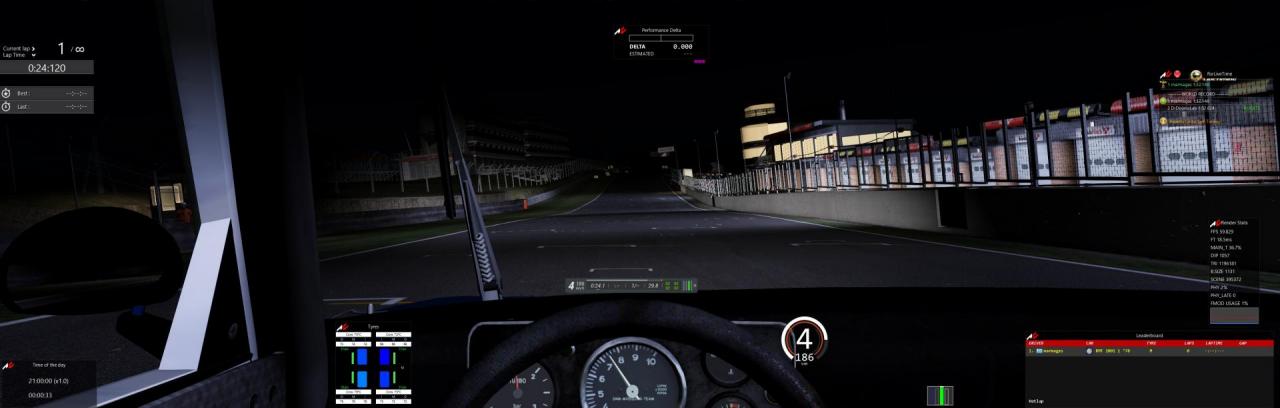This screenshot has width=1280, height=408.
Task: Select the WORLD RECORD entry in RsrLiveTime
Action: [x=1199, y=93]
